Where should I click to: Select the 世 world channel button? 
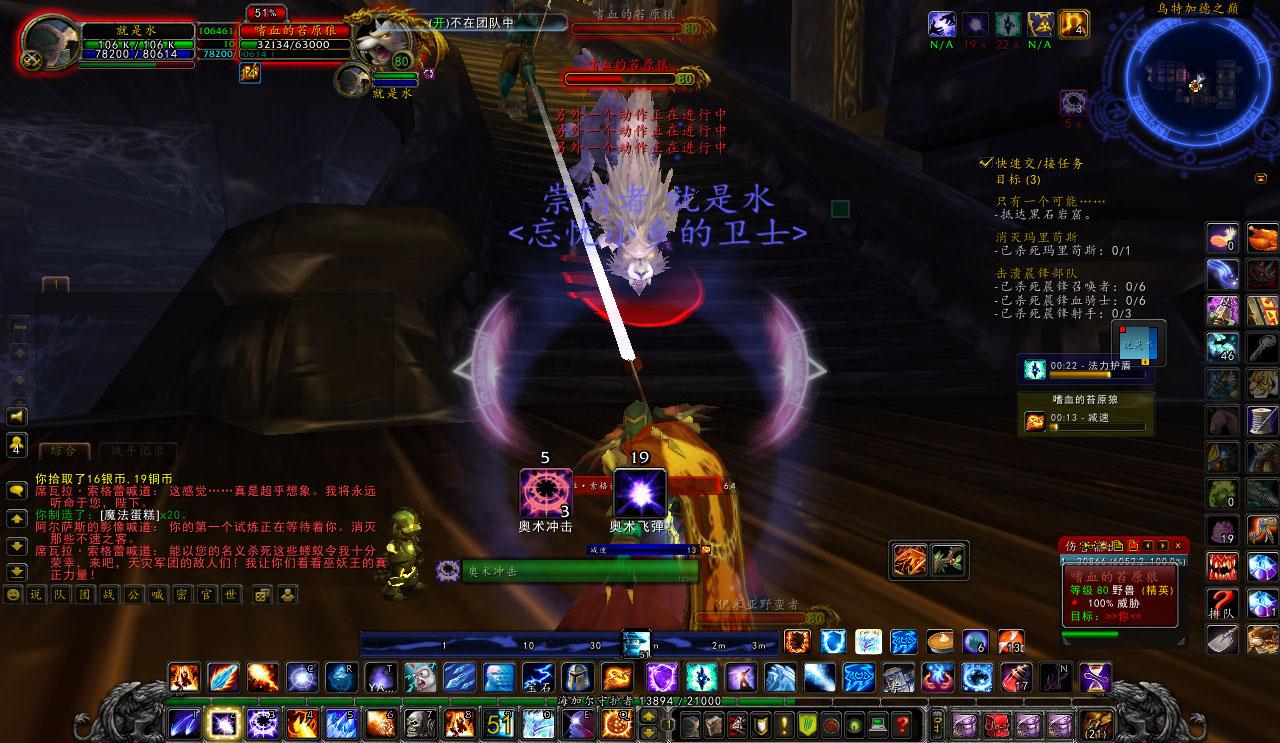coord(231,595)
